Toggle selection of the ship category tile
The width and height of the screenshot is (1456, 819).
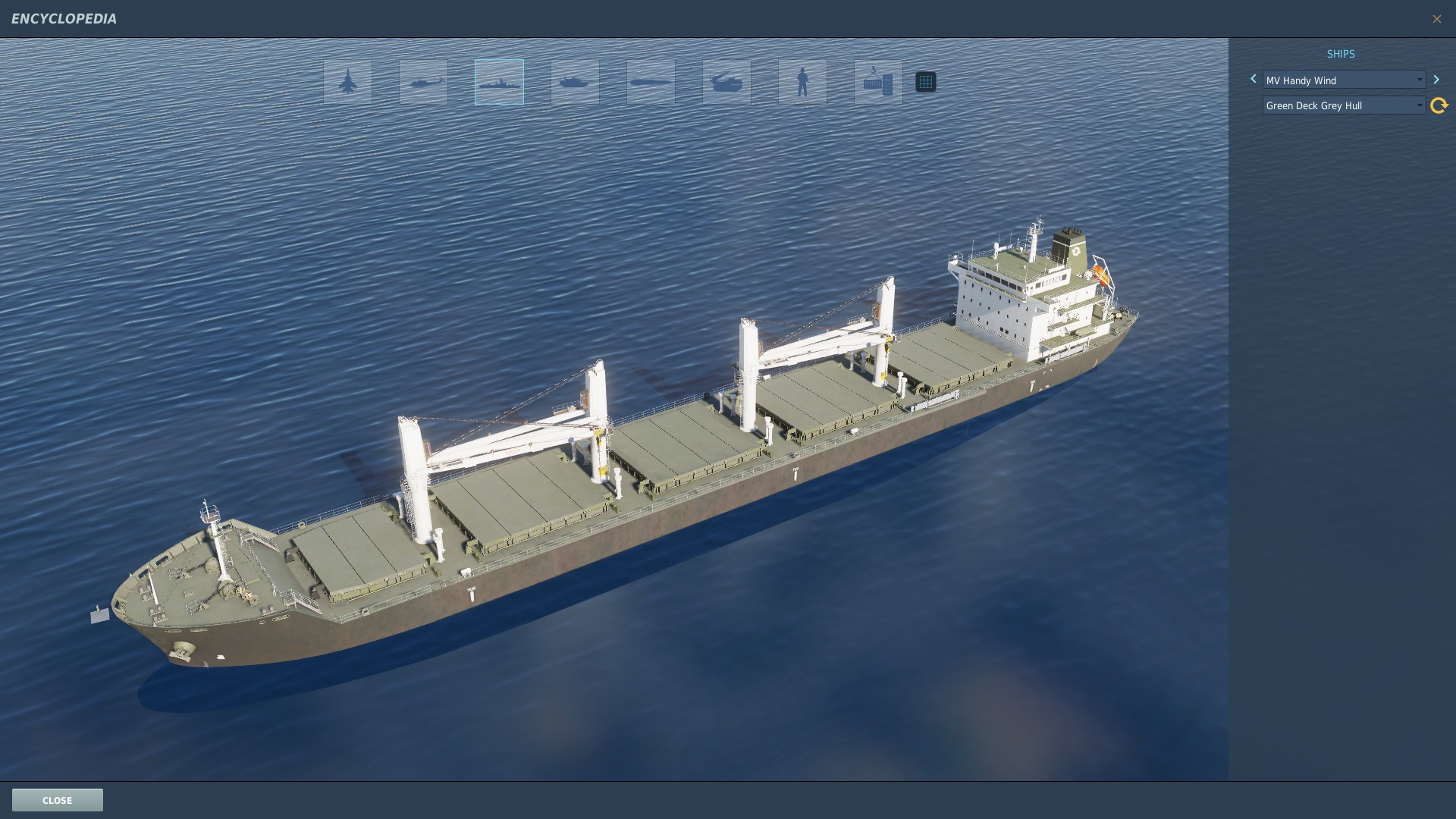(498, 82)
